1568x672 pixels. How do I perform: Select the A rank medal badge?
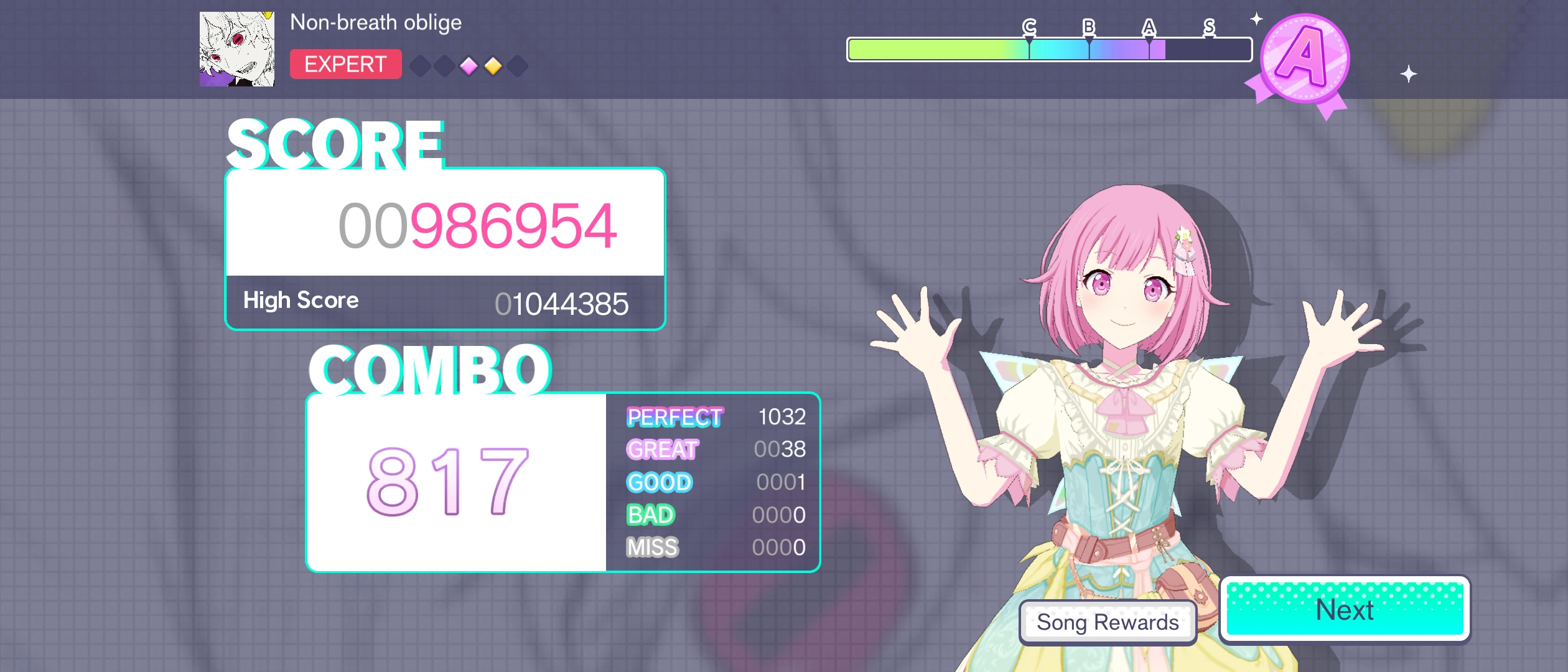(1305, 56)
